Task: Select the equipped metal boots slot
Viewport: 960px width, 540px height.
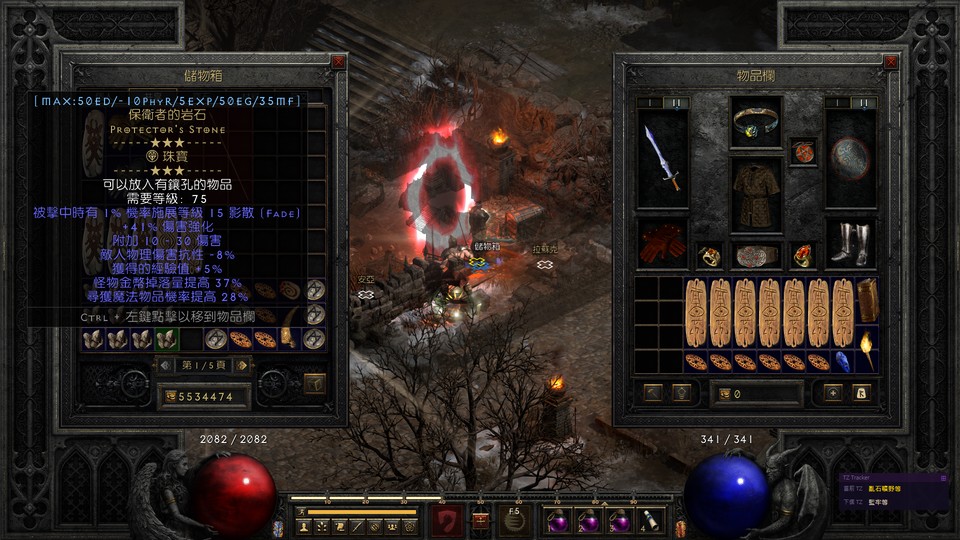Action: tap(851, 244)
